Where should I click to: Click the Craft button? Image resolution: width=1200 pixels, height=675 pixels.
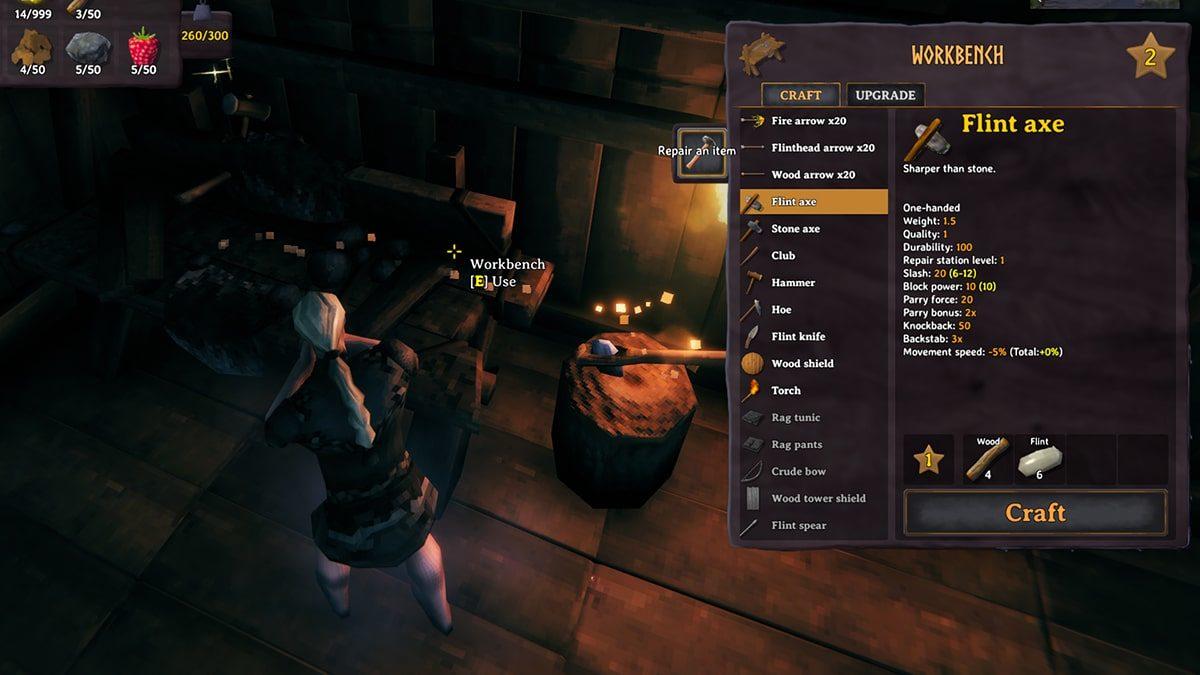pyautogui.click(x=1035, y=513)
